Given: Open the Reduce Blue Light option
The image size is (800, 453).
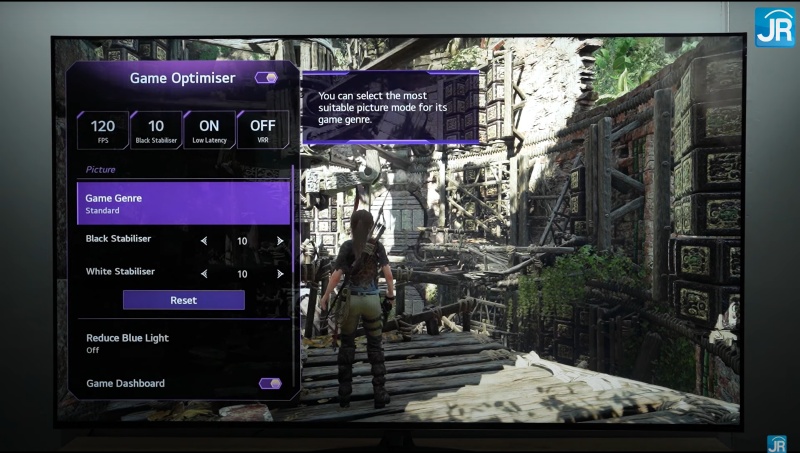Looking at the screenshot, I should [183, 343].
